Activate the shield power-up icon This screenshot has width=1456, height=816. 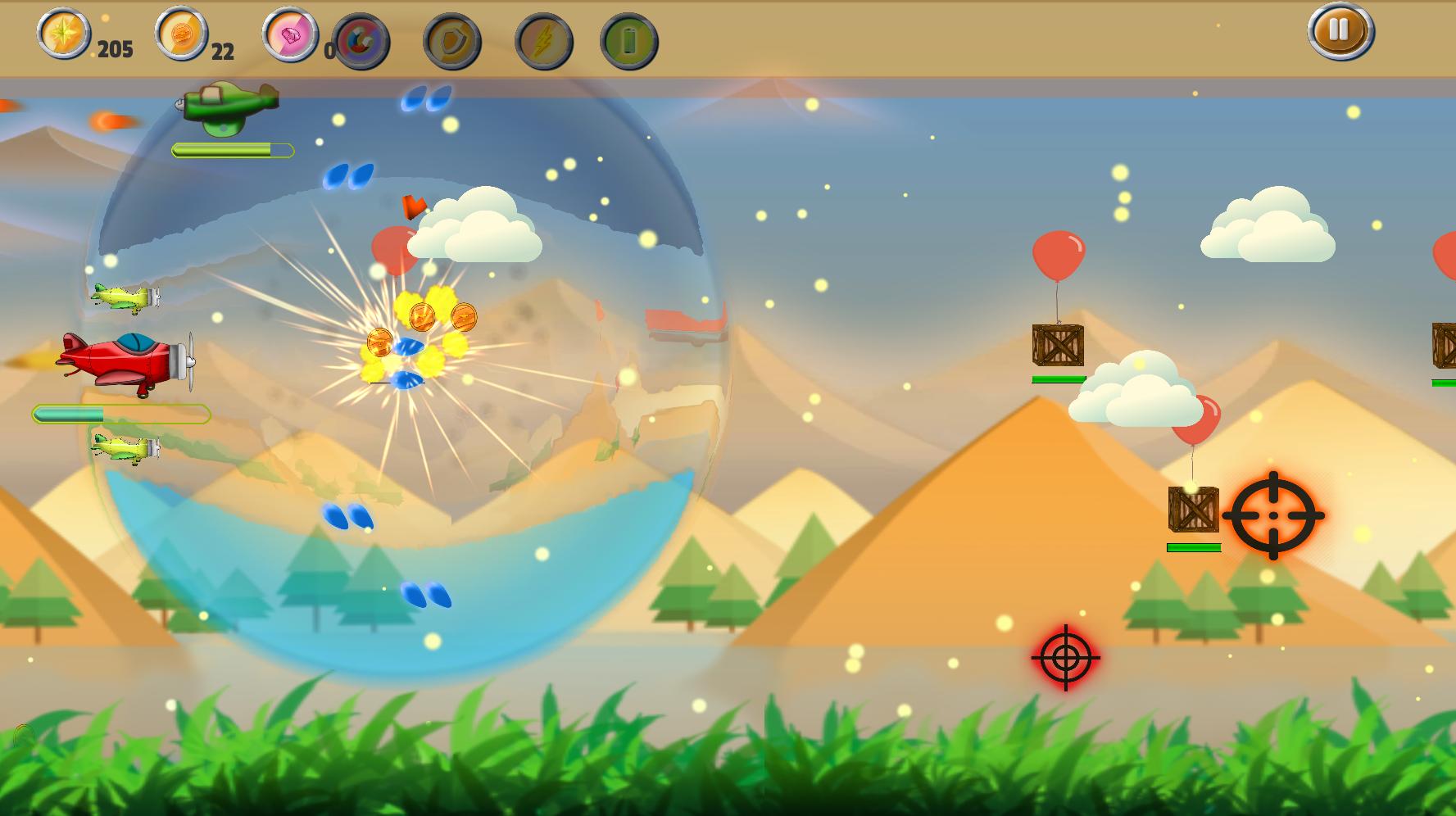click(451, 41)
